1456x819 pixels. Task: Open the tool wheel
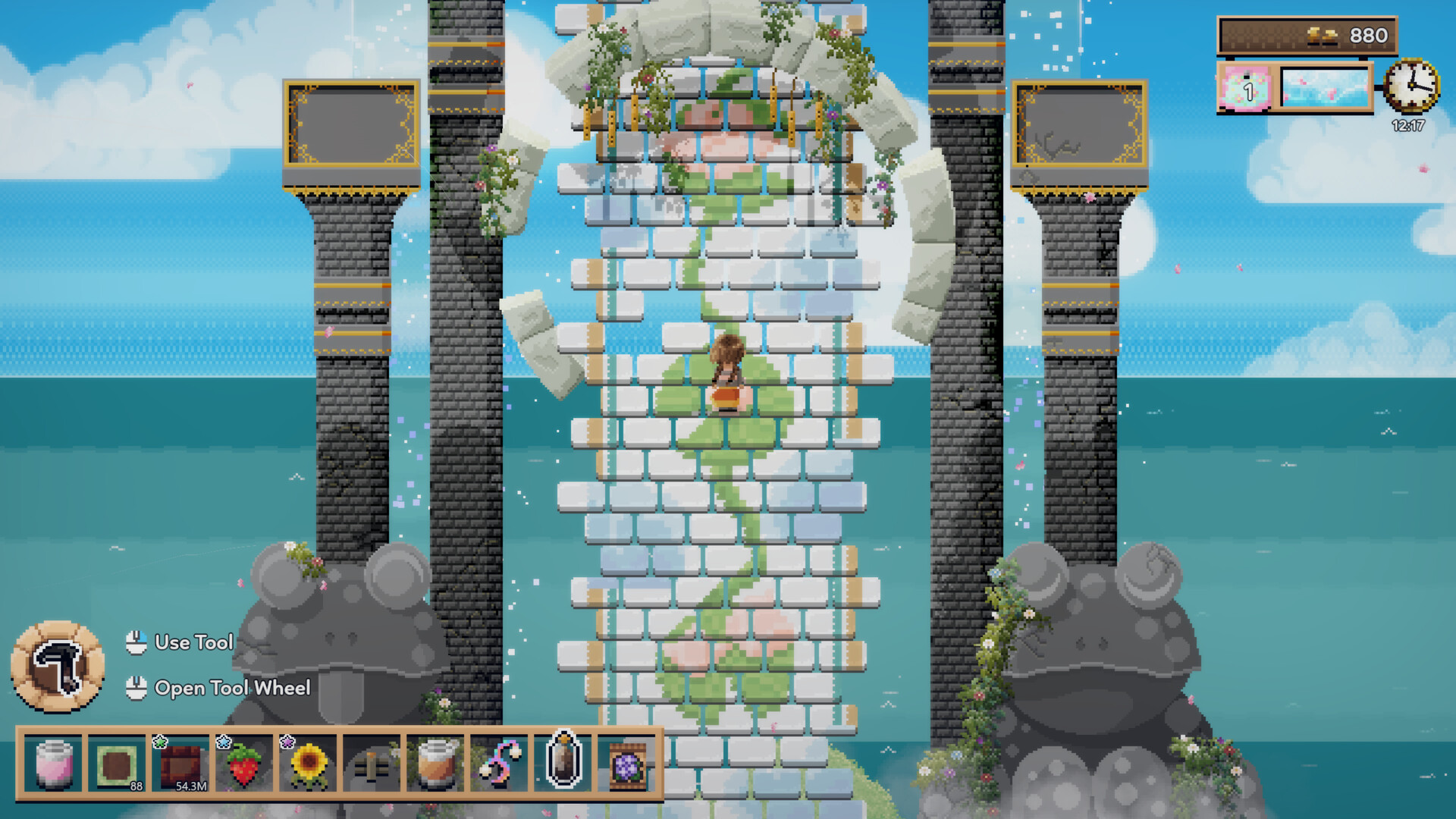point(233,689)
